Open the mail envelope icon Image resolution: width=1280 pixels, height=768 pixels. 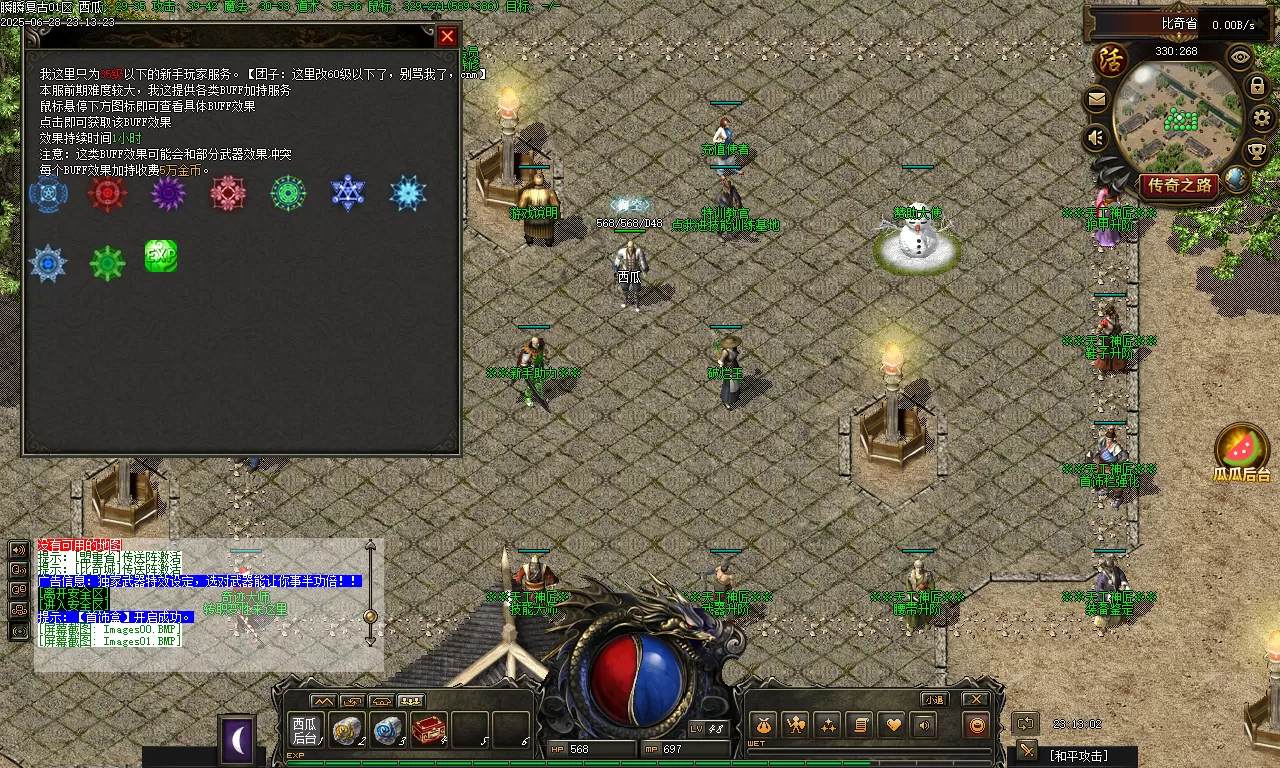[x=1097, y=100]
